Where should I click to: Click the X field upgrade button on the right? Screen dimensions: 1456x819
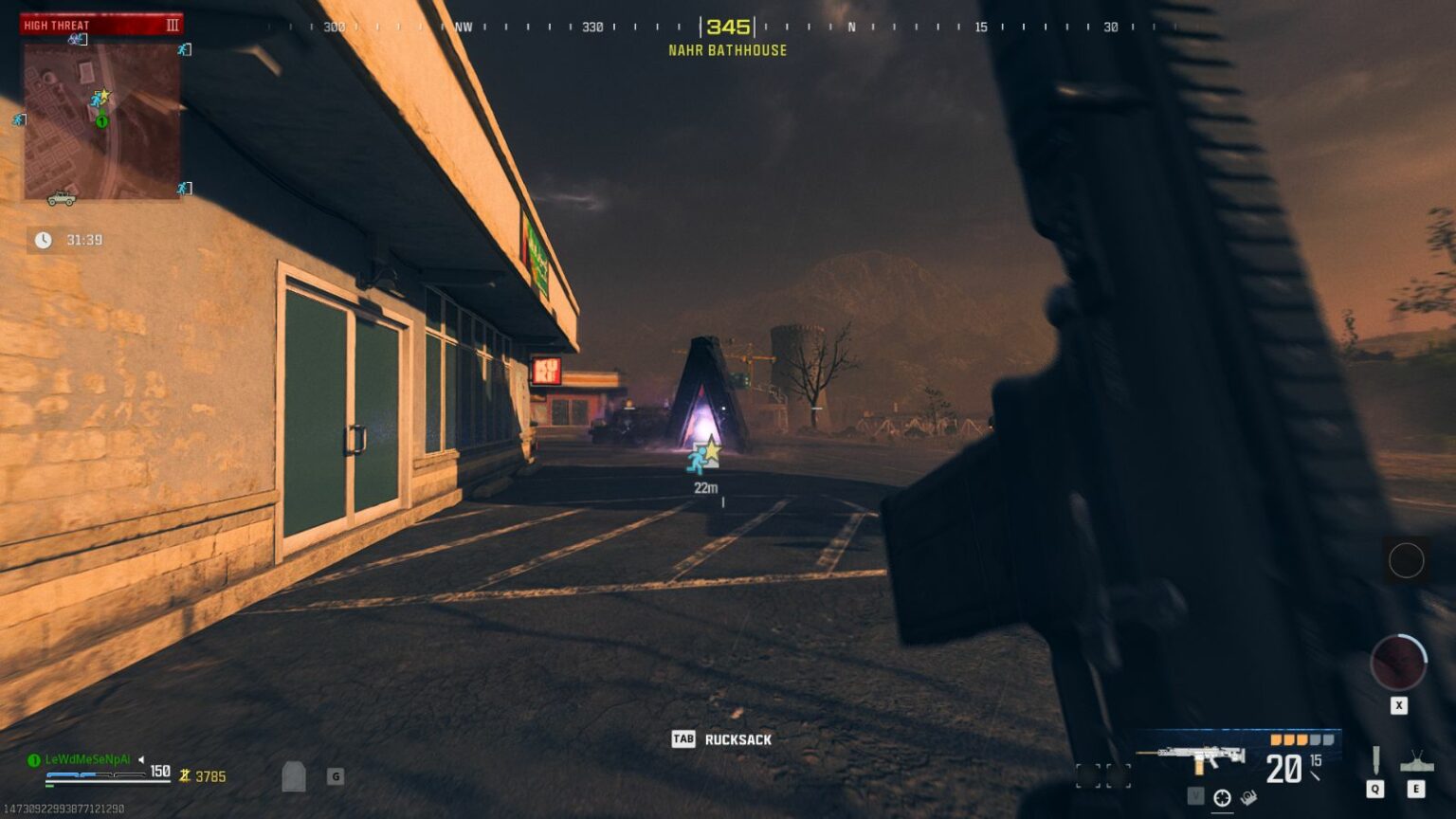click(1397, 704)
